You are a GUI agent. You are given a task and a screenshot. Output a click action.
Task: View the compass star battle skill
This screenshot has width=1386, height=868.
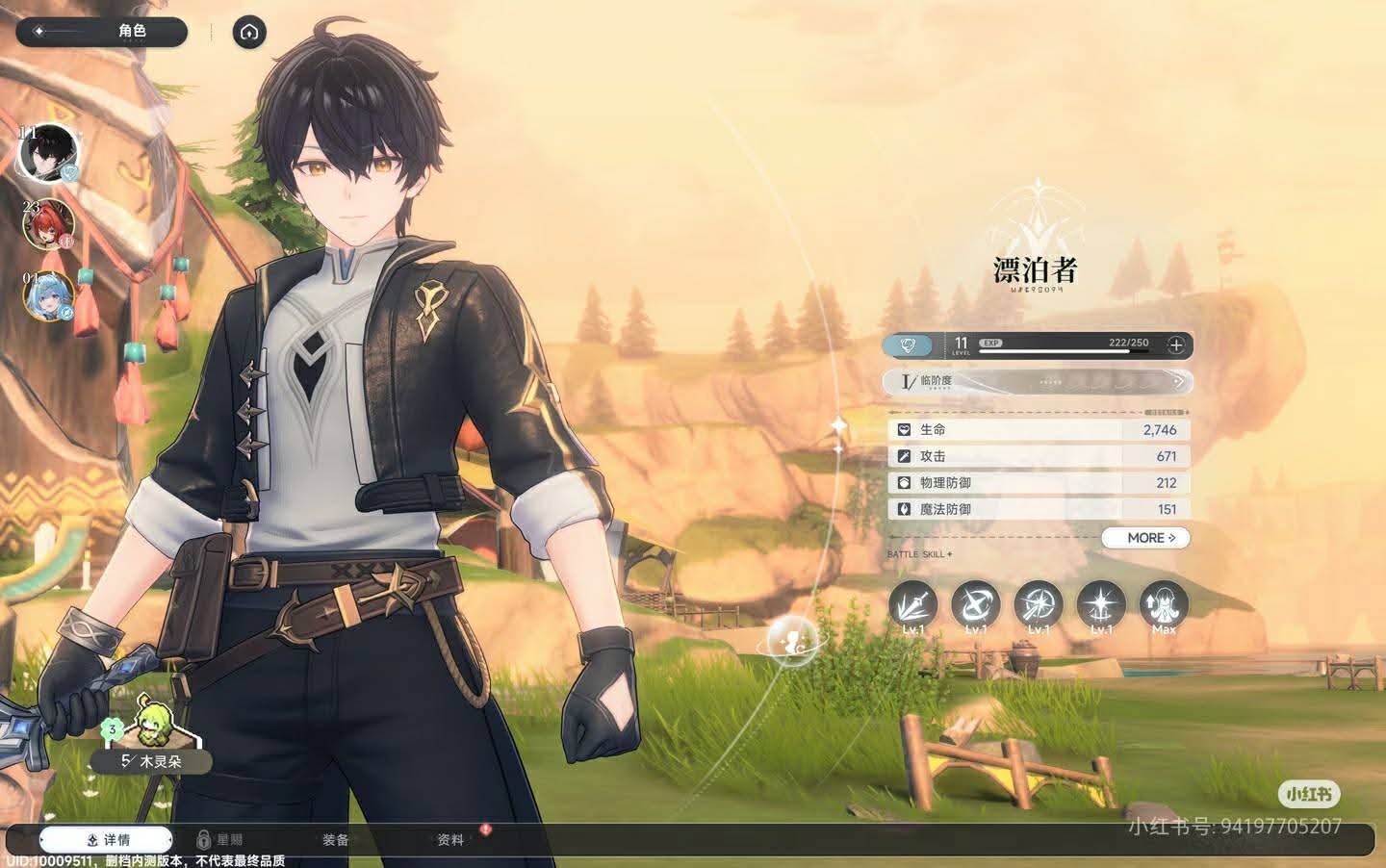tap(1038, 606)
